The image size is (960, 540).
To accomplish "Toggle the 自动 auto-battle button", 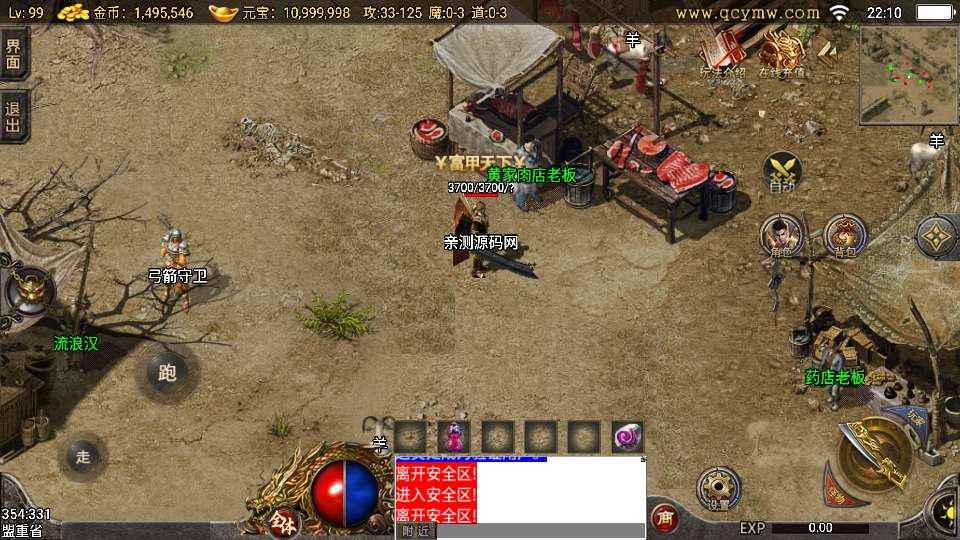I will [x=782, y=172].
